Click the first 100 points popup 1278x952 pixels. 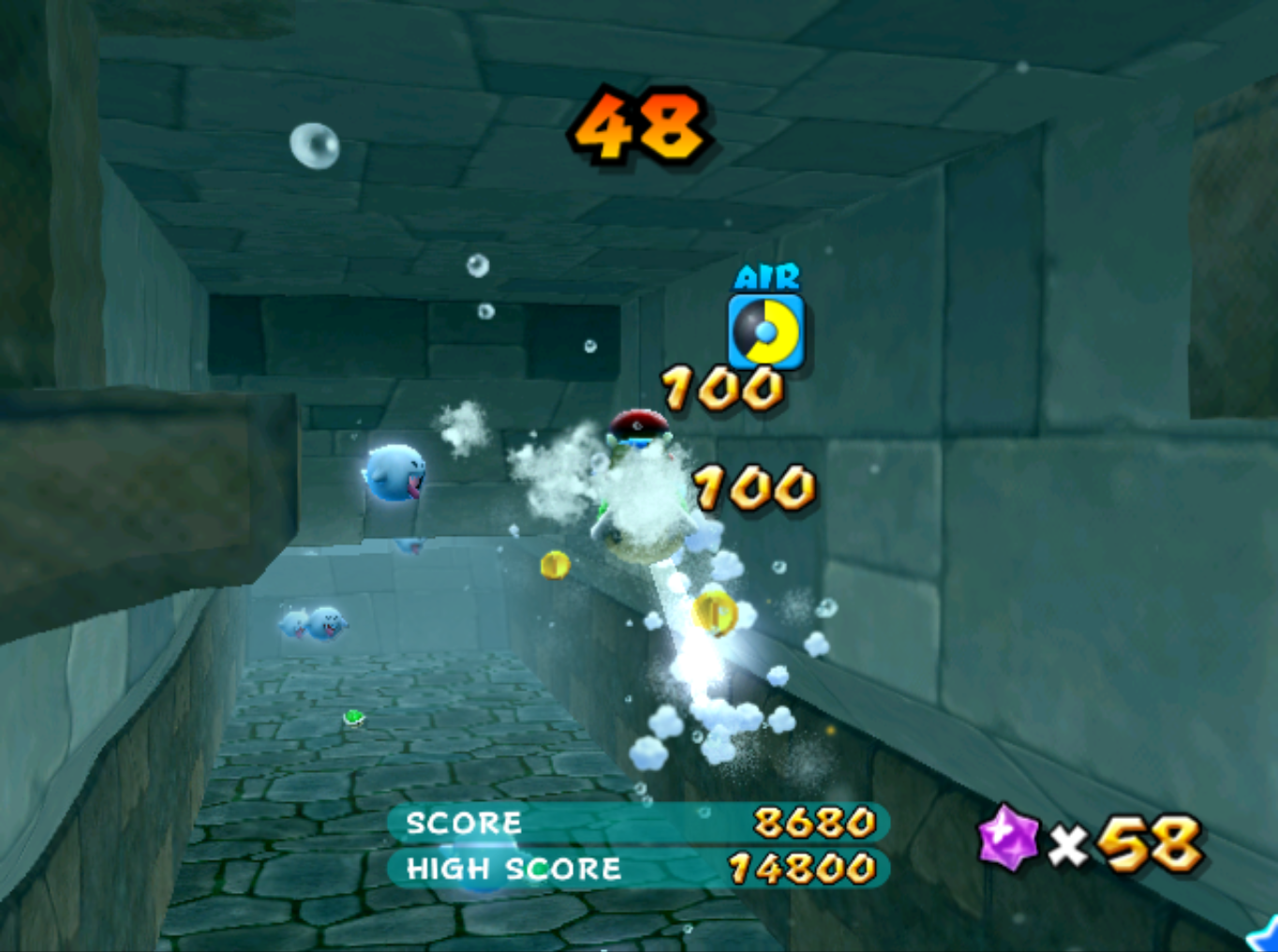pos(720,387)
